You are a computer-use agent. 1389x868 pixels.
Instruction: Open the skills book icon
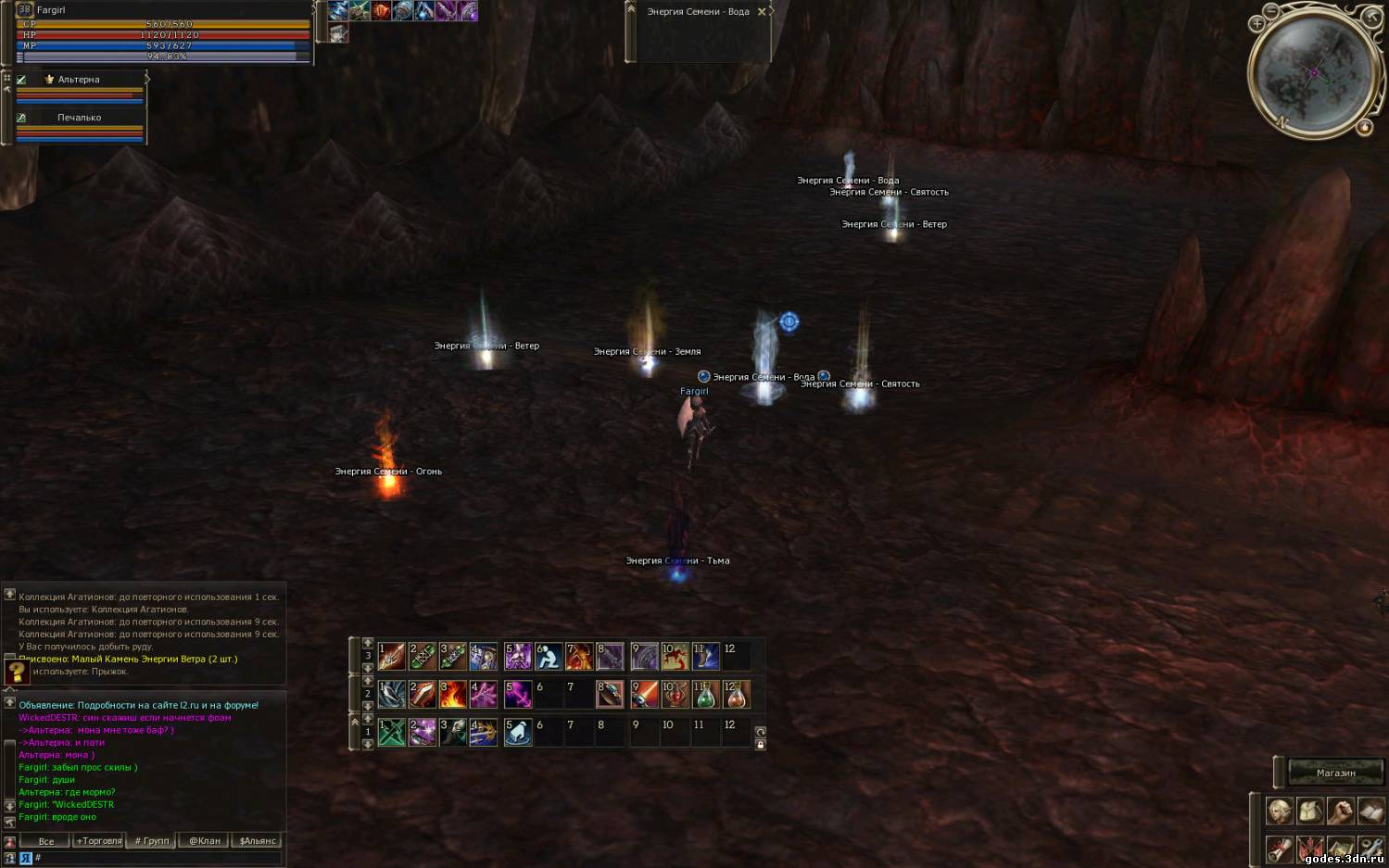click(1370, 811)
